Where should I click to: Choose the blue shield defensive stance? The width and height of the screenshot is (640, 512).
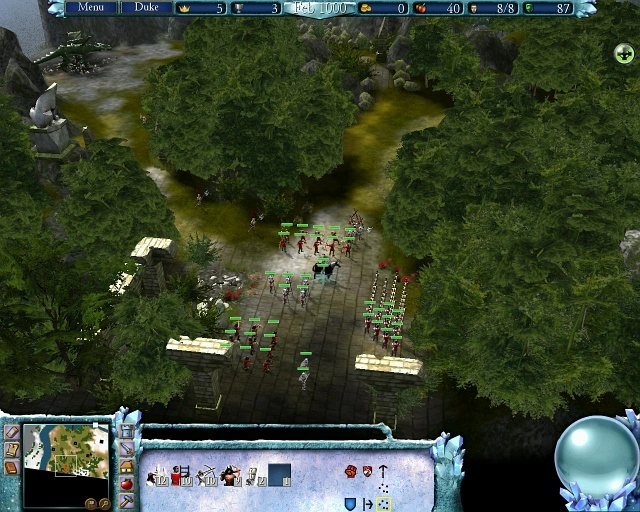tap(350, 503)
